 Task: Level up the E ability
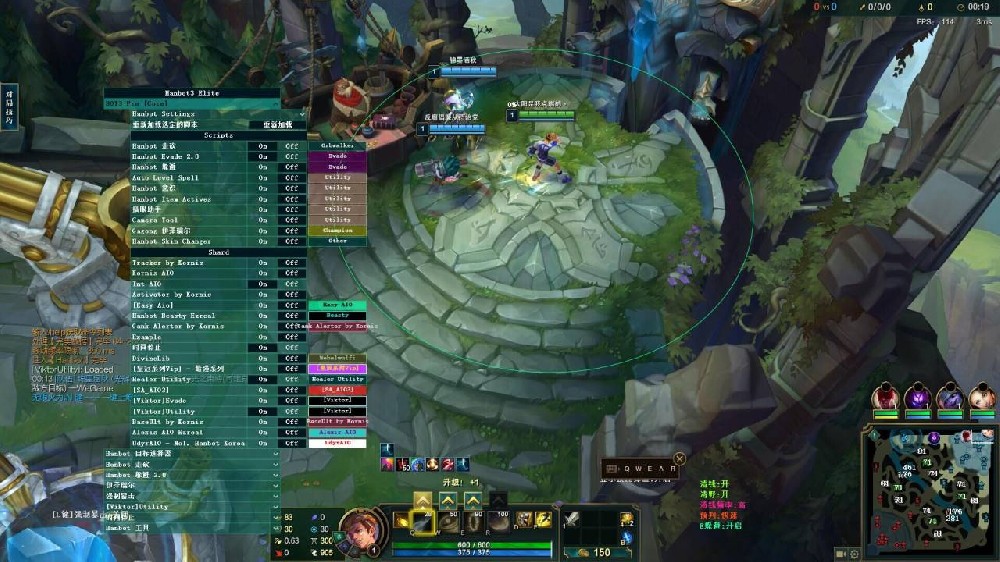pyautogui.click(x=472, y=499)
